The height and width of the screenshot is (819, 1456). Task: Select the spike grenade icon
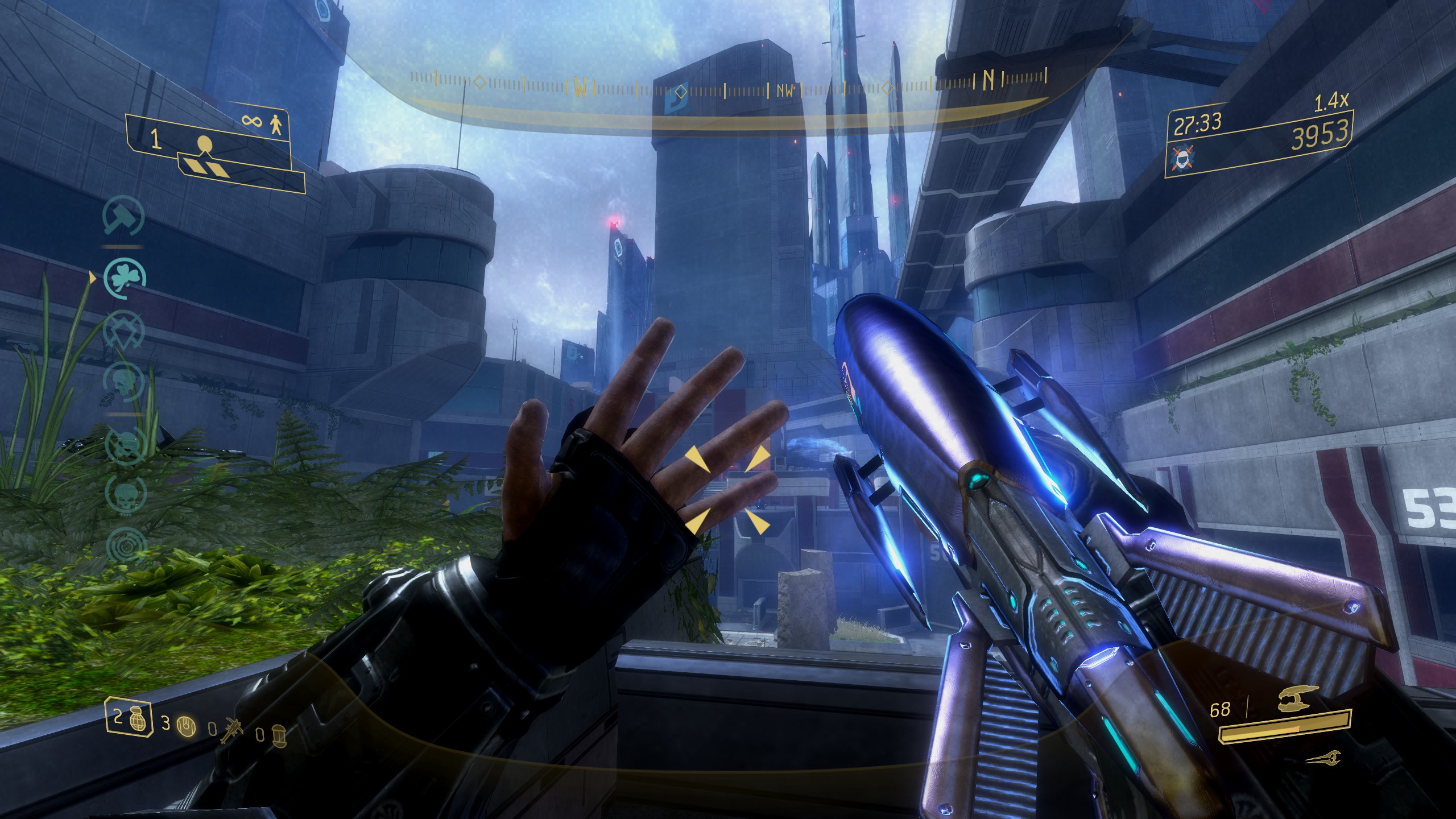pos(231,728)
